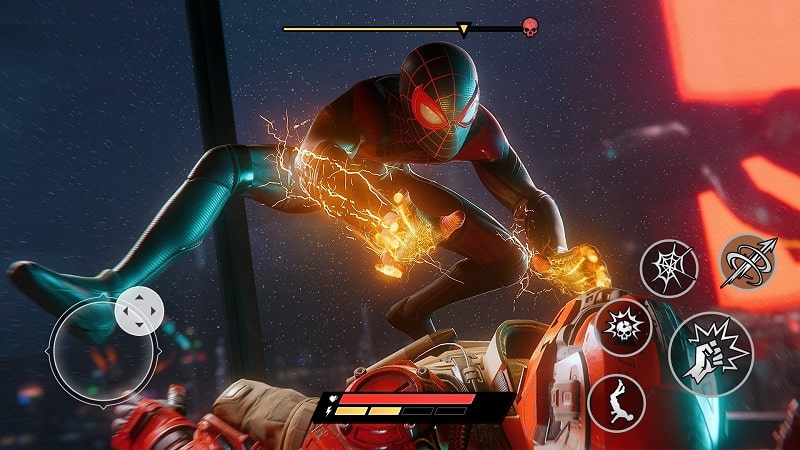800x450 pixels.
Task: Activate the spider web shot ability
Action: click(x=668, y=268)
